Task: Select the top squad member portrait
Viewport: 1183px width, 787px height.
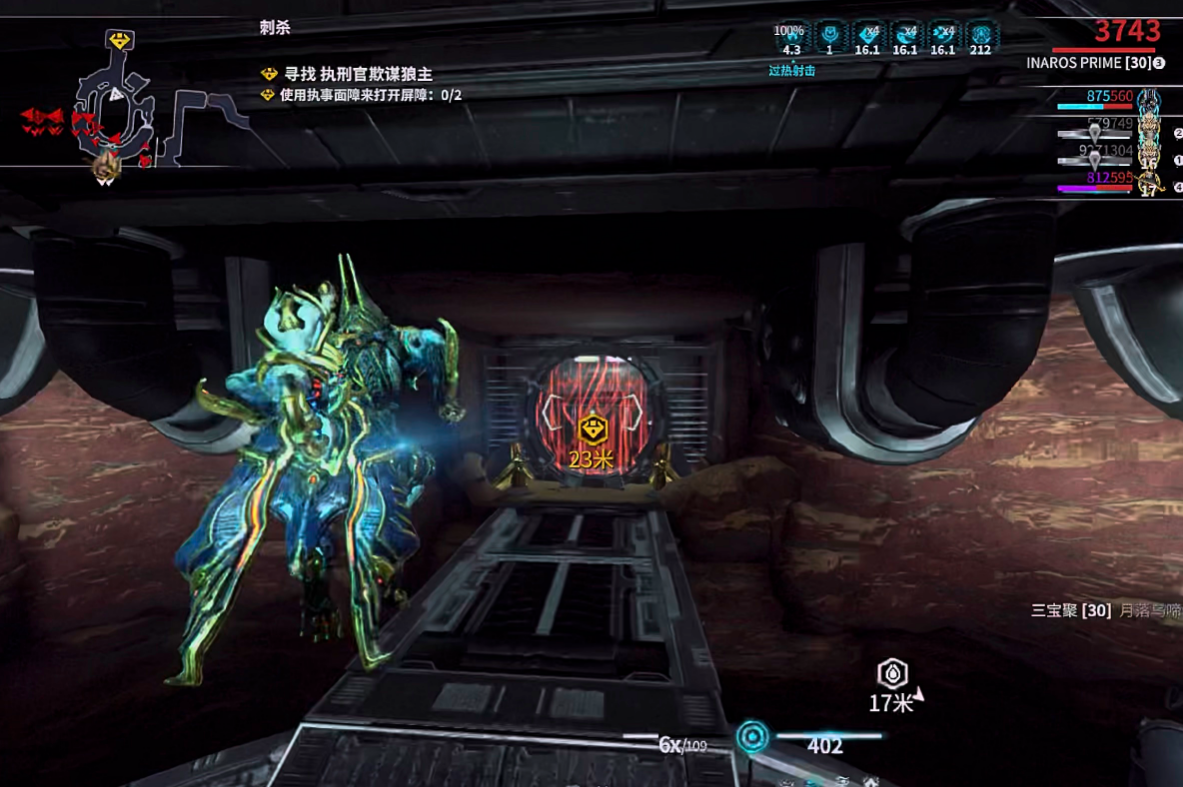Action: 1149,101
